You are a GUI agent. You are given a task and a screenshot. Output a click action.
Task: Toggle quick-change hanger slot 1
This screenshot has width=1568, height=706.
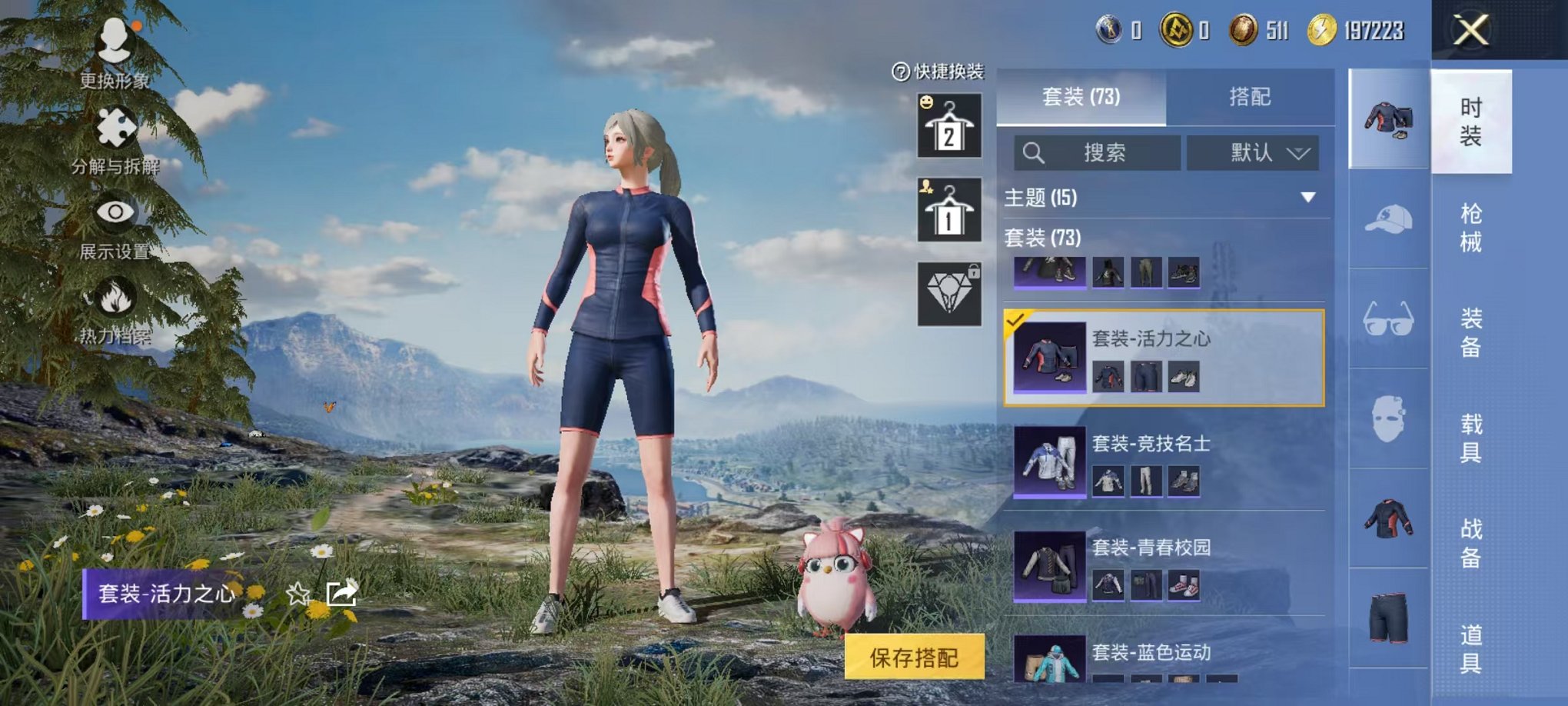[x=948, y=210]
